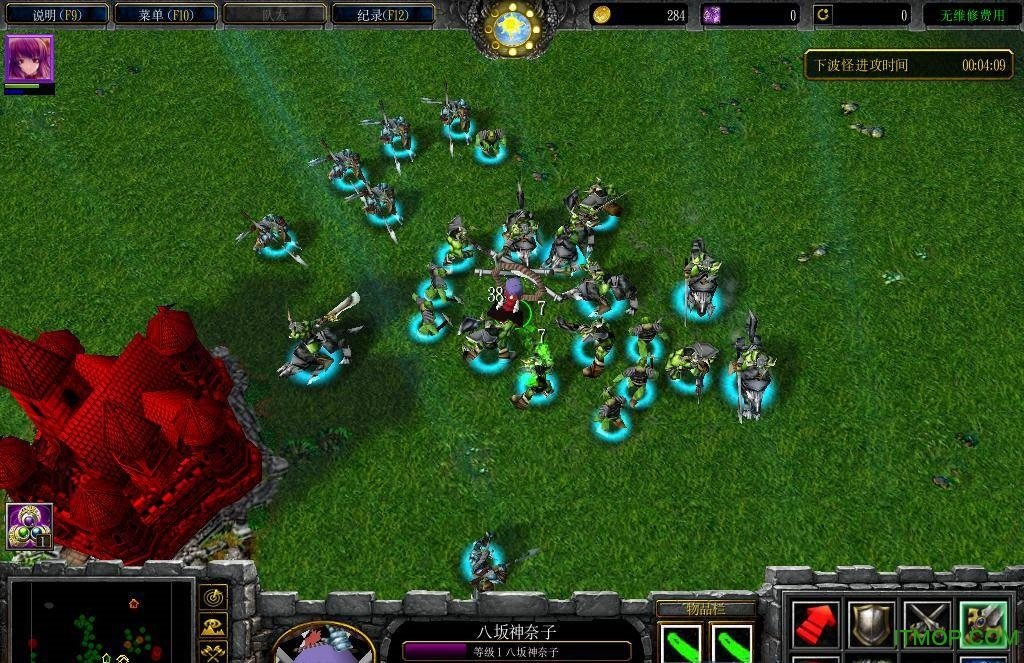
Task: Open the 纪录 (F12) message log
Action: (383, 15)
